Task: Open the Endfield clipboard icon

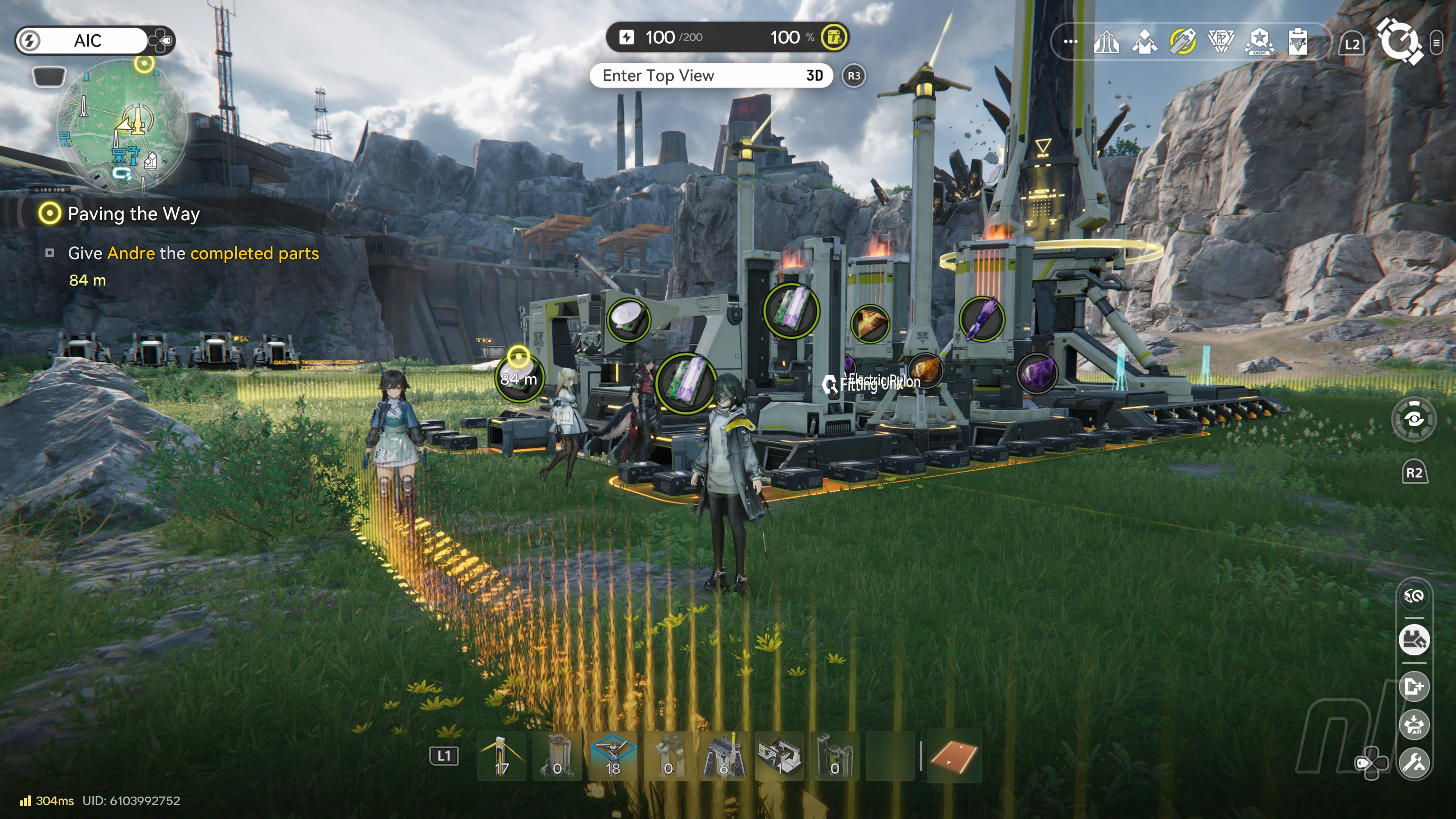Action: 1298,42
